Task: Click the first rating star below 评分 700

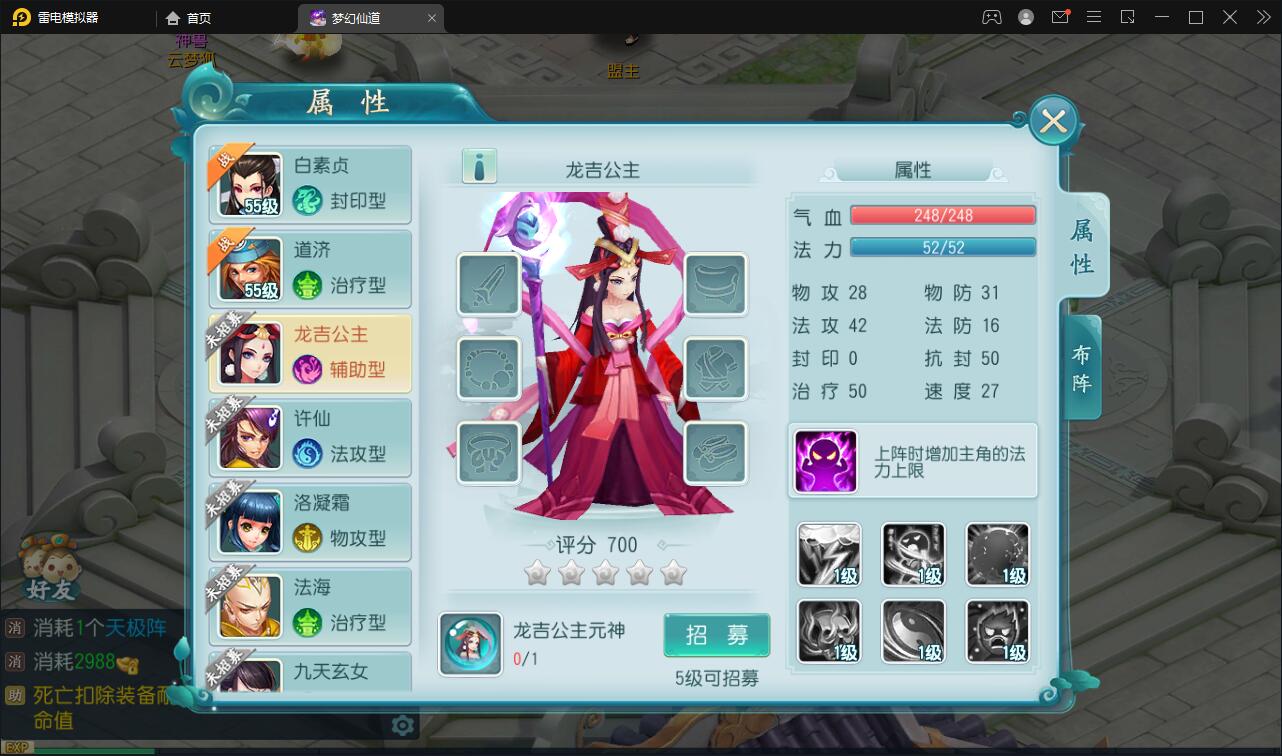Action: click(537, 573)
